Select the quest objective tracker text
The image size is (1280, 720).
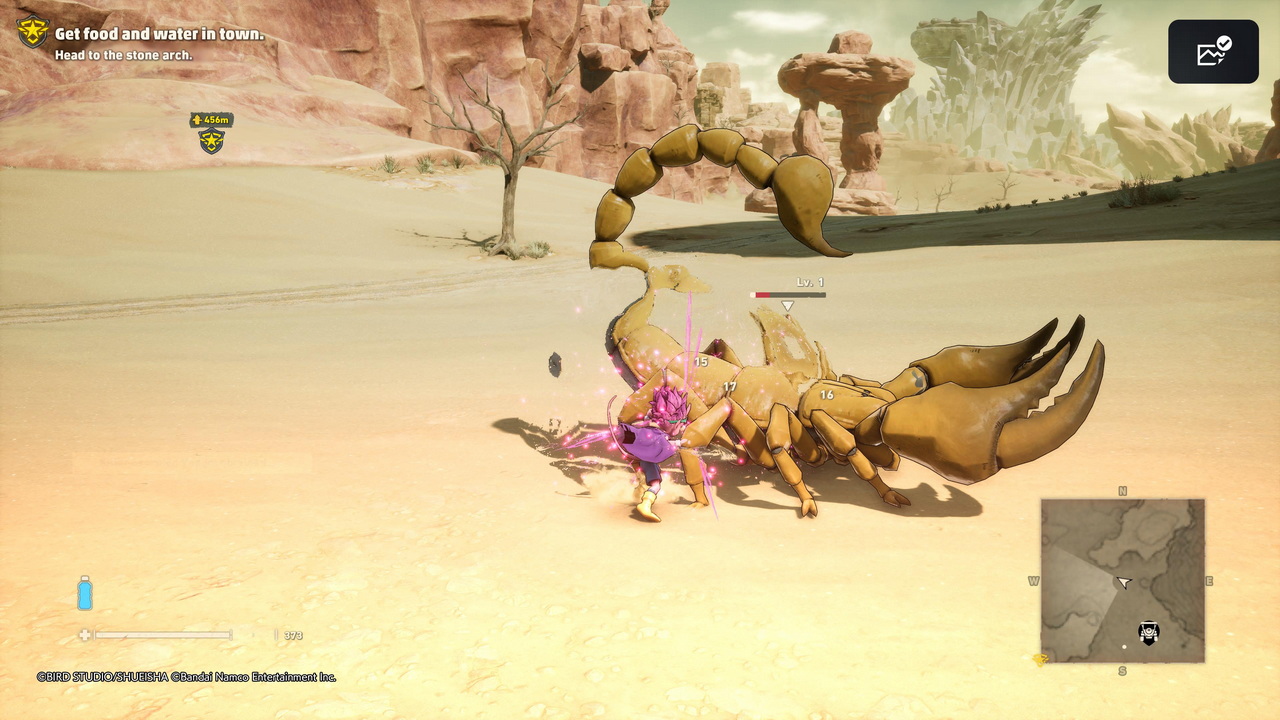tap(159, 34)
